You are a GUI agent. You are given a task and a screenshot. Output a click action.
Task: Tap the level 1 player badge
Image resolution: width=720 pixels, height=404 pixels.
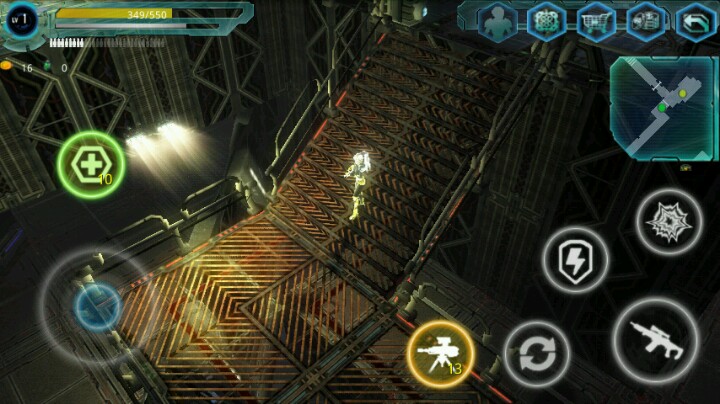22,20
